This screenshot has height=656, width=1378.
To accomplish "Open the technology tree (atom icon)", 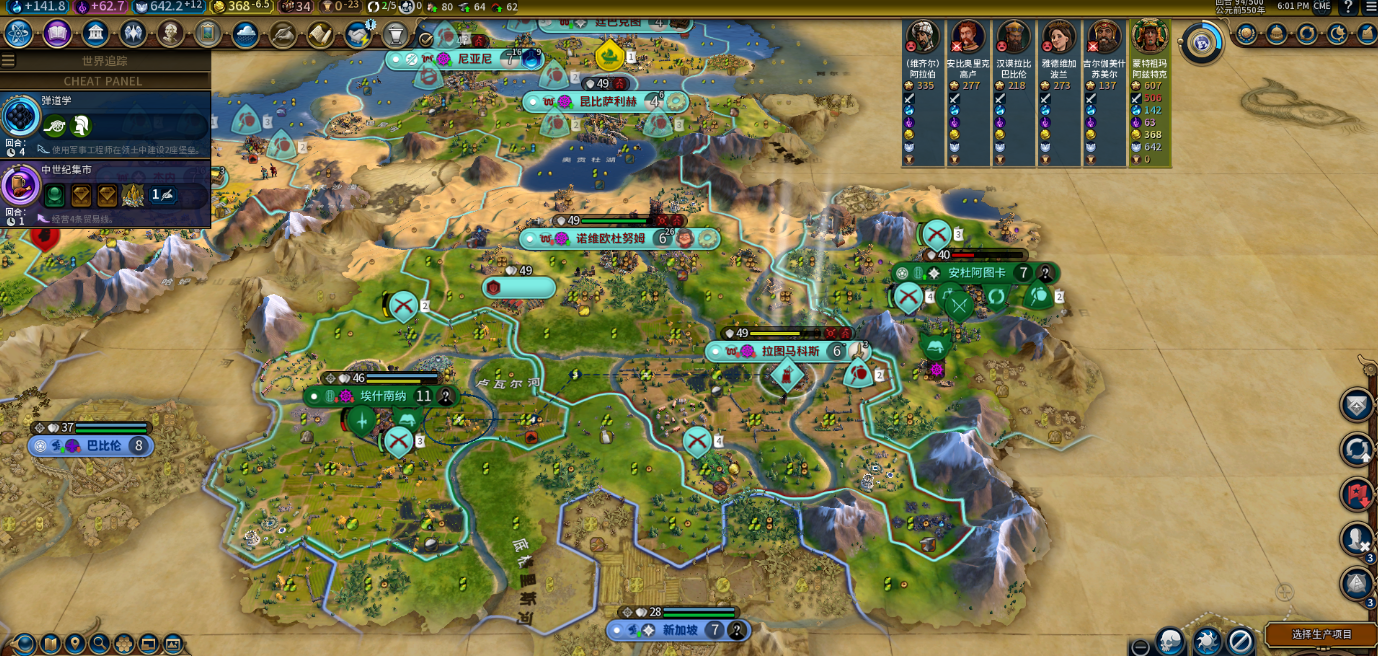I will (x=19, y=34).
